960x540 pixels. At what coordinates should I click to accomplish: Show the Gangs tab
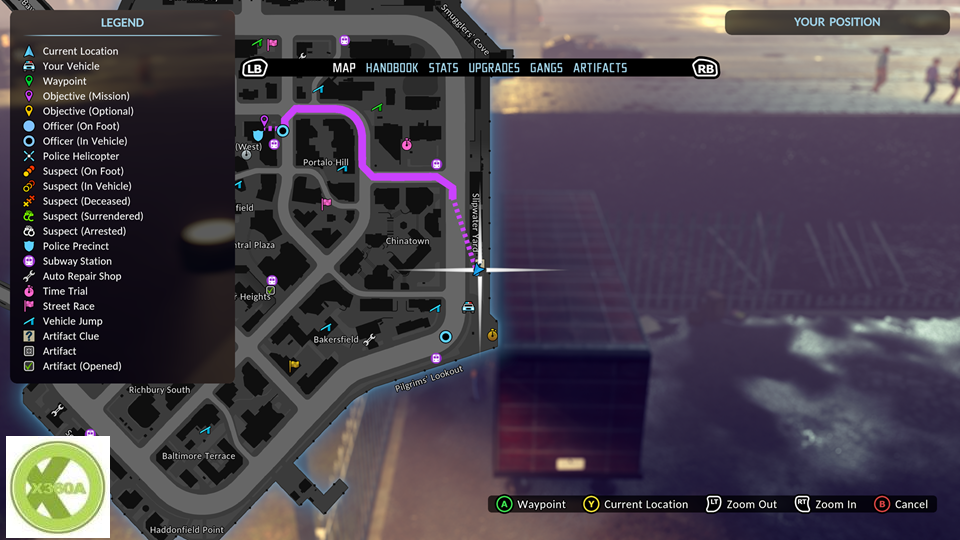tap(546, 68)
